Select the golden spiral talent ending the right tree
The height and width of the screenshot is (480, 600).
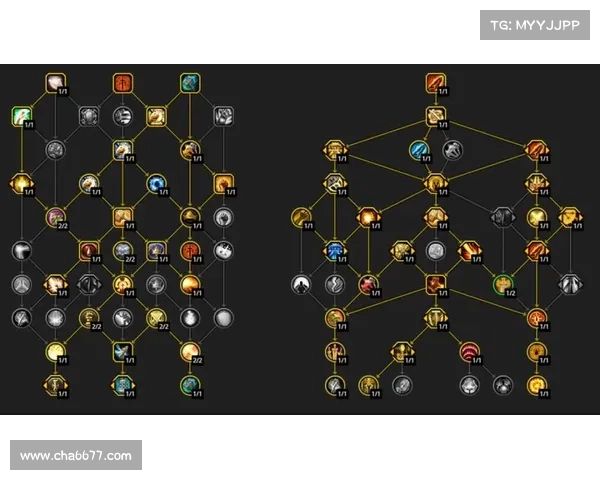(x=538, y=384)
